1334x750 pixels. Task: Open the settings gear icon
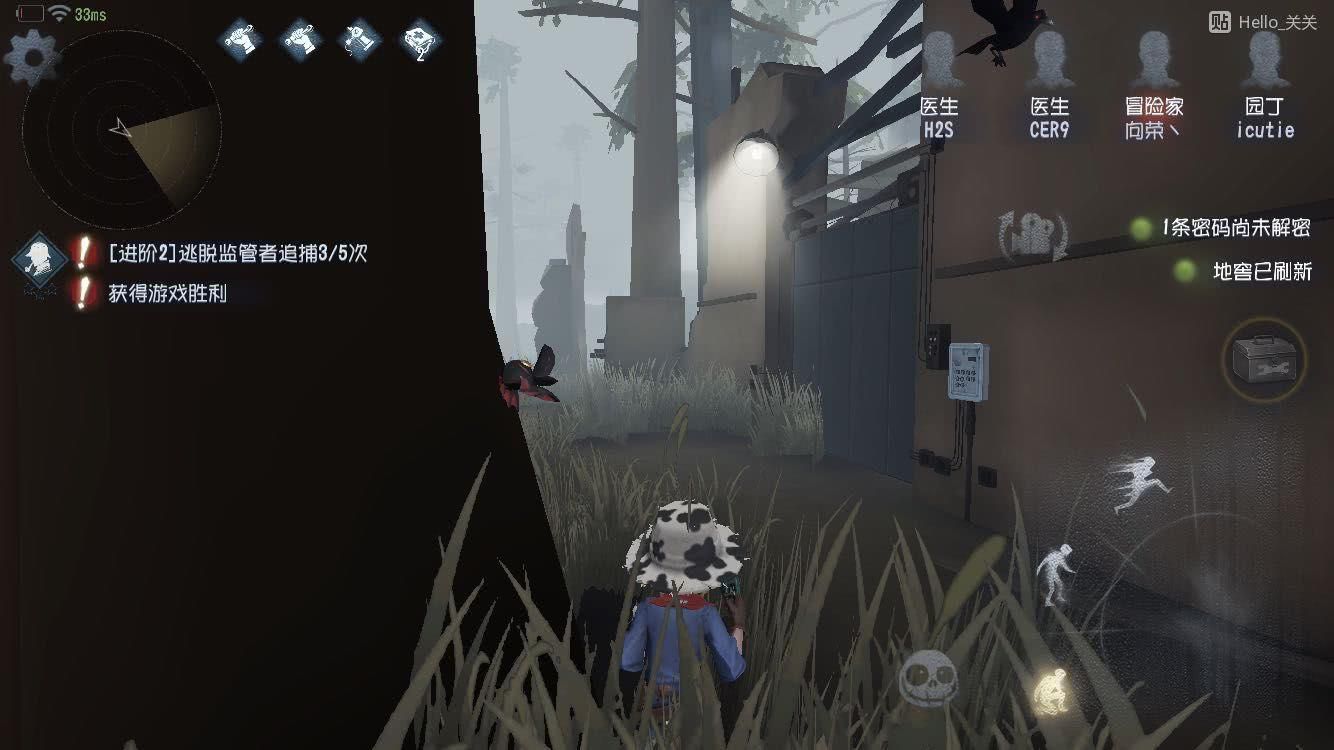(33, 58)
